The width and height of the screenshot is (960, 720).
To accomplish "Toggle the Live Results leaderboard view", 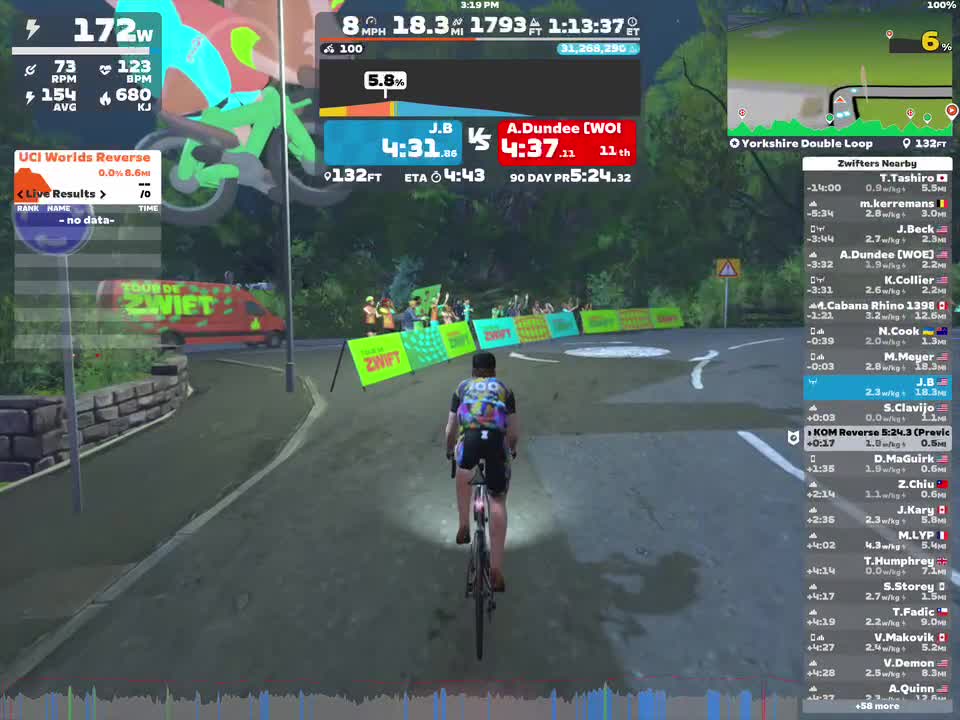I will (x=62, y=193).
